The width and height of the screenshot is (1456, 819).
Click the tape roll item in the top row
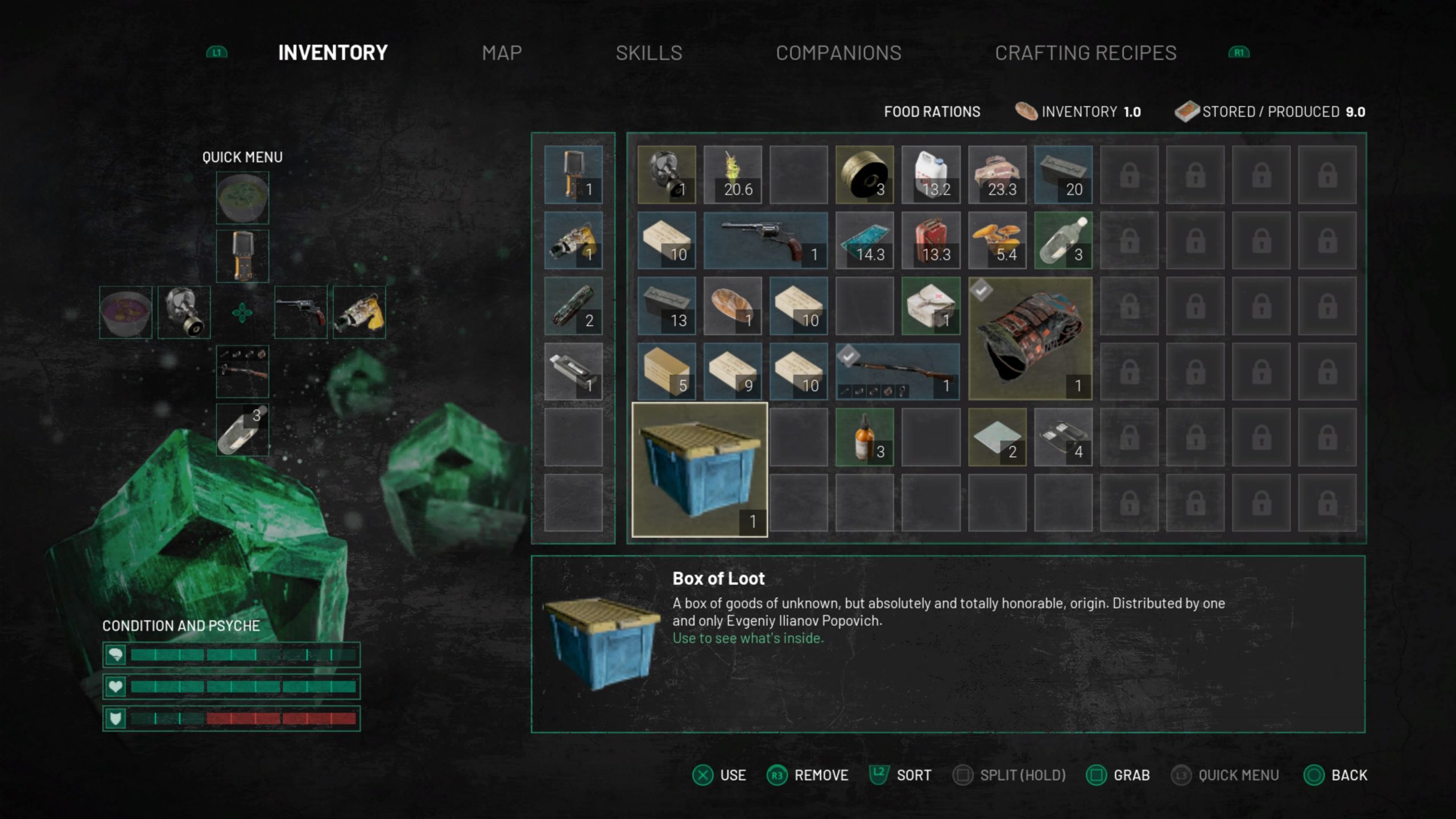(x=864, y=173)
